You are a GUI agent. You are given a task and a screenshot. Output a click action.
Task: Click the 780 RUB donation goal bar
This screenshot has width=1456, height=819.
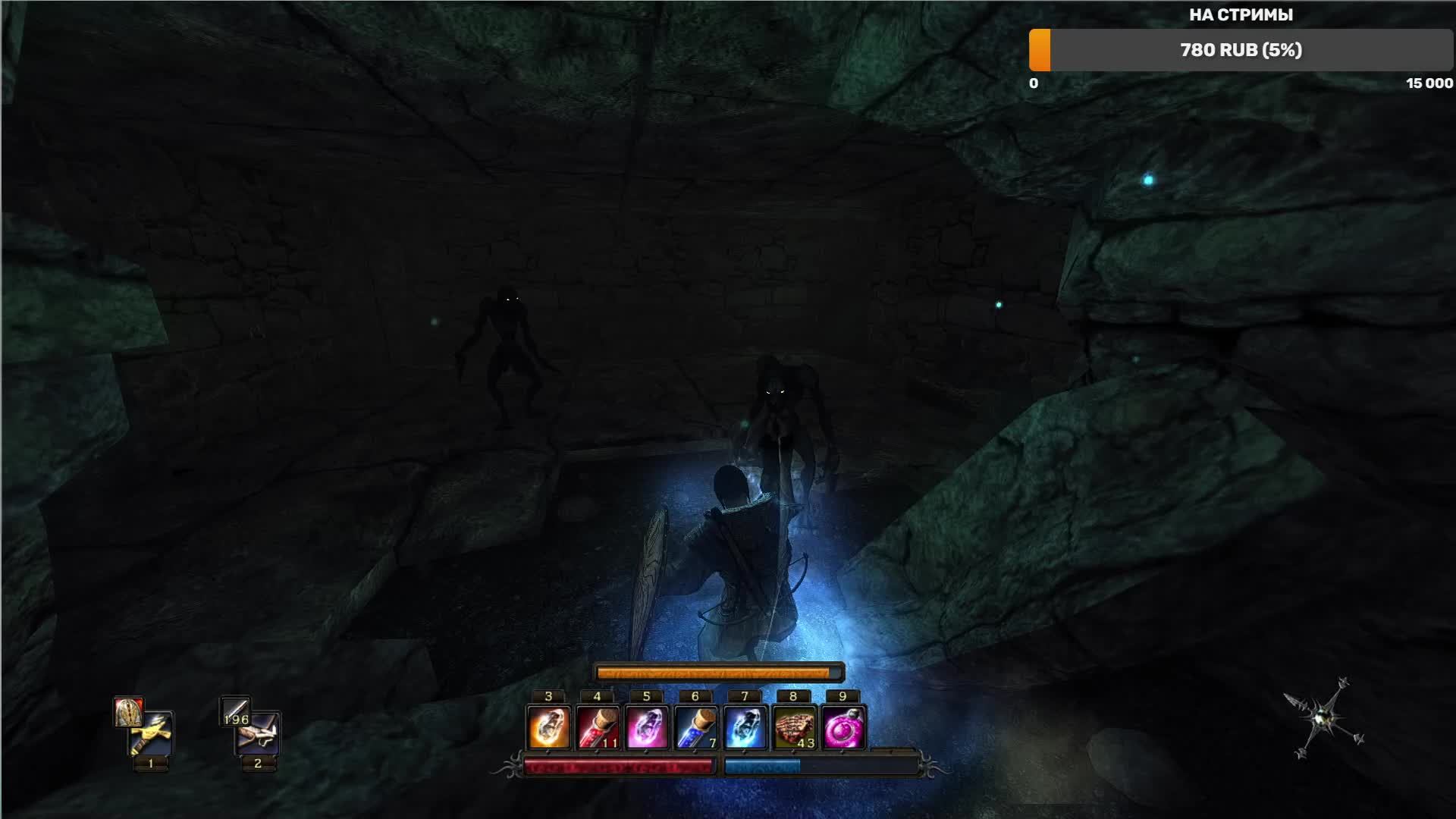[1241, 50]
